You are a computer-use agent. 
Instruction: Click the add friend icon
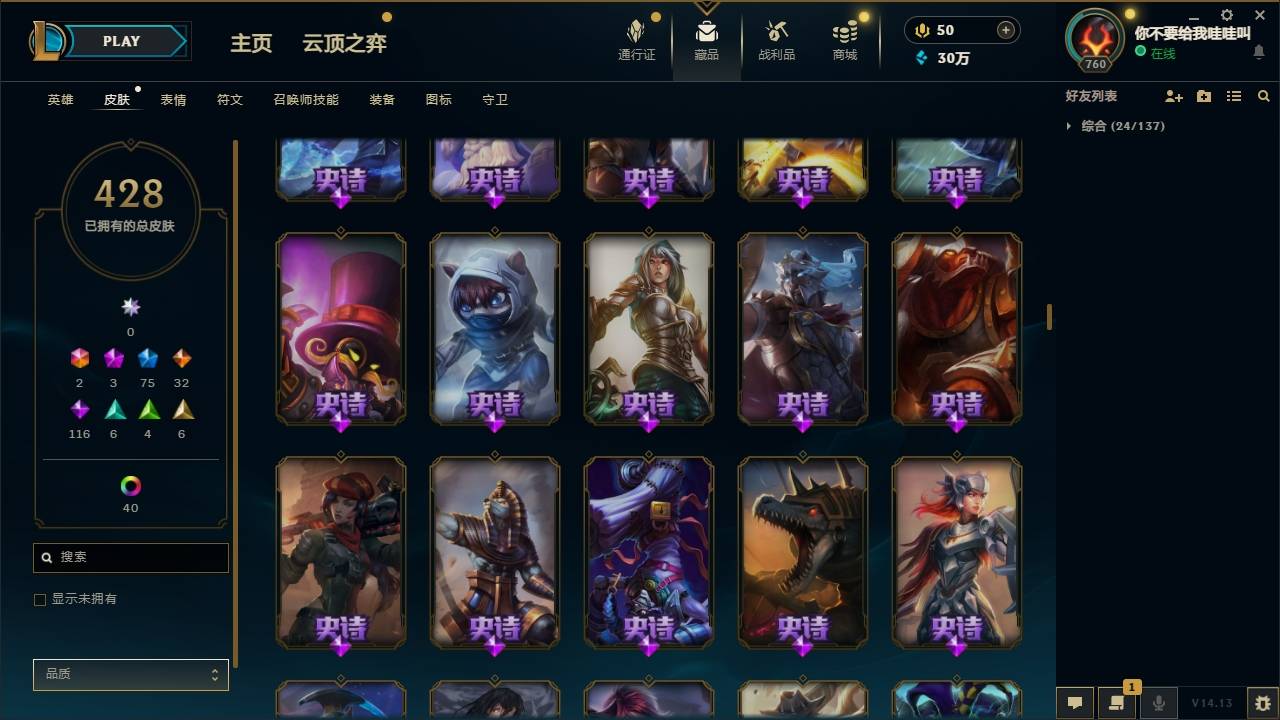click(1172, 95)
